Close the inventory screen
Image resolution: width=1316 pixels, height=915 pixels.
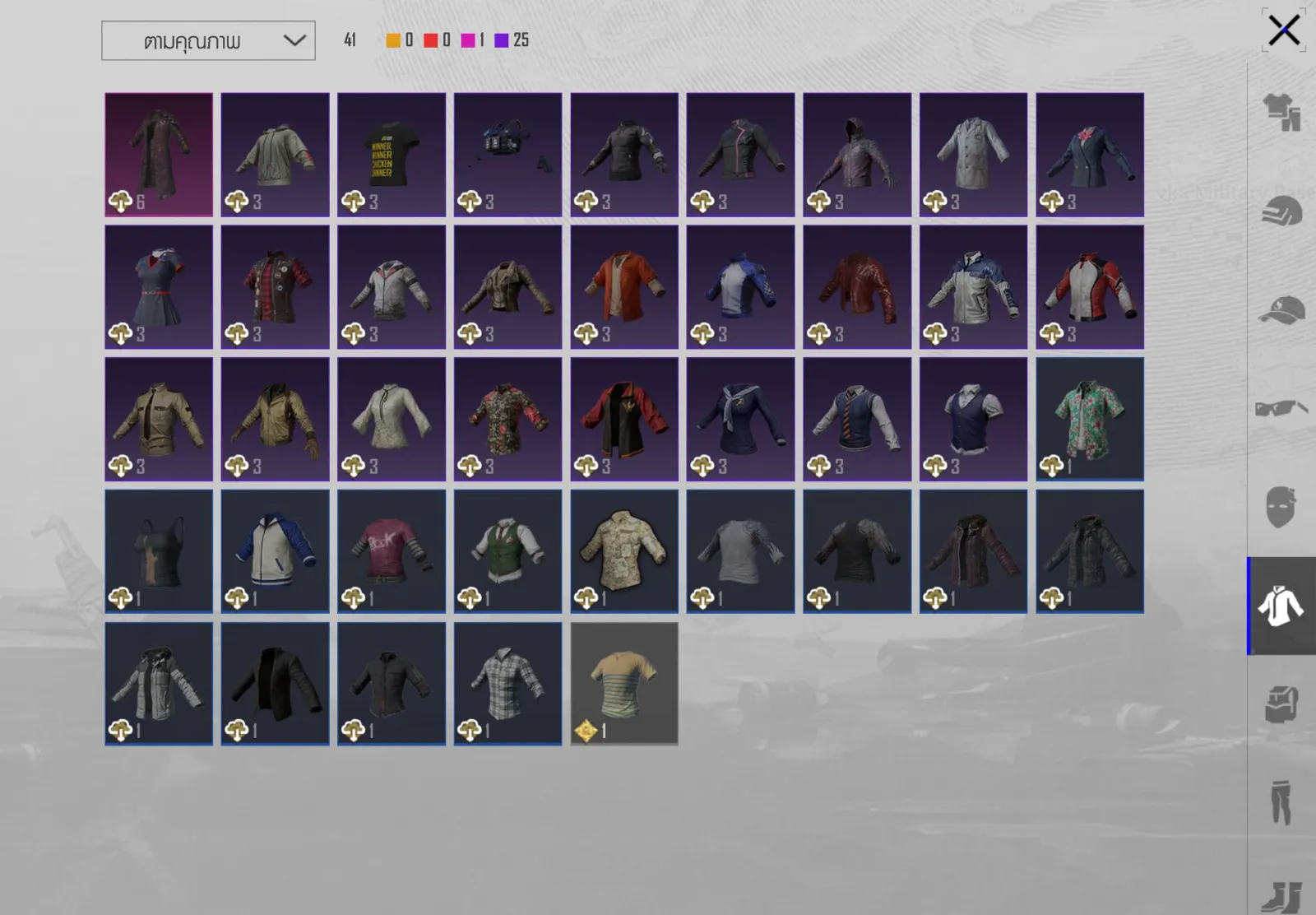[1283, 31]
